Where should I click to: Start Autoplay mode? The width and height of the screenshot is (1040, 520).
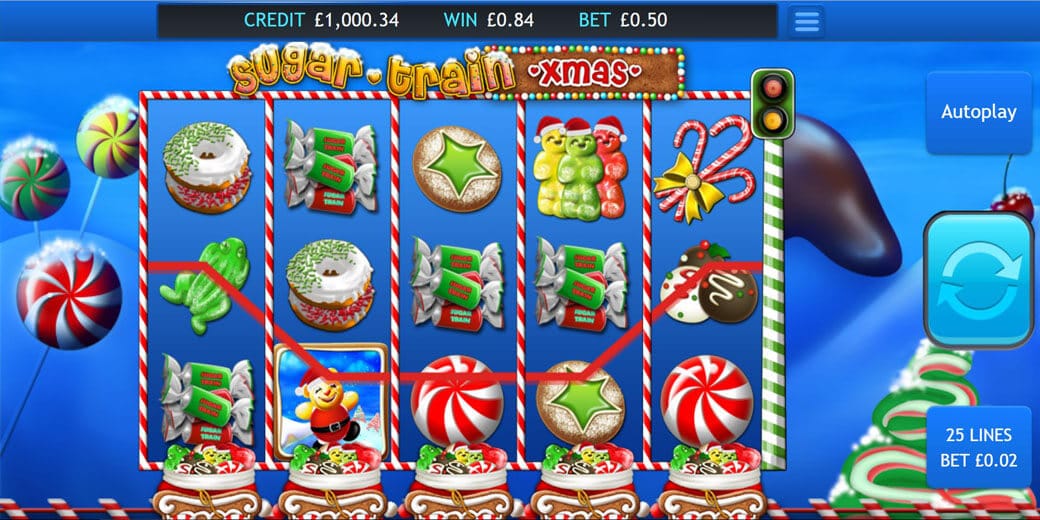[x=978, y=112]
